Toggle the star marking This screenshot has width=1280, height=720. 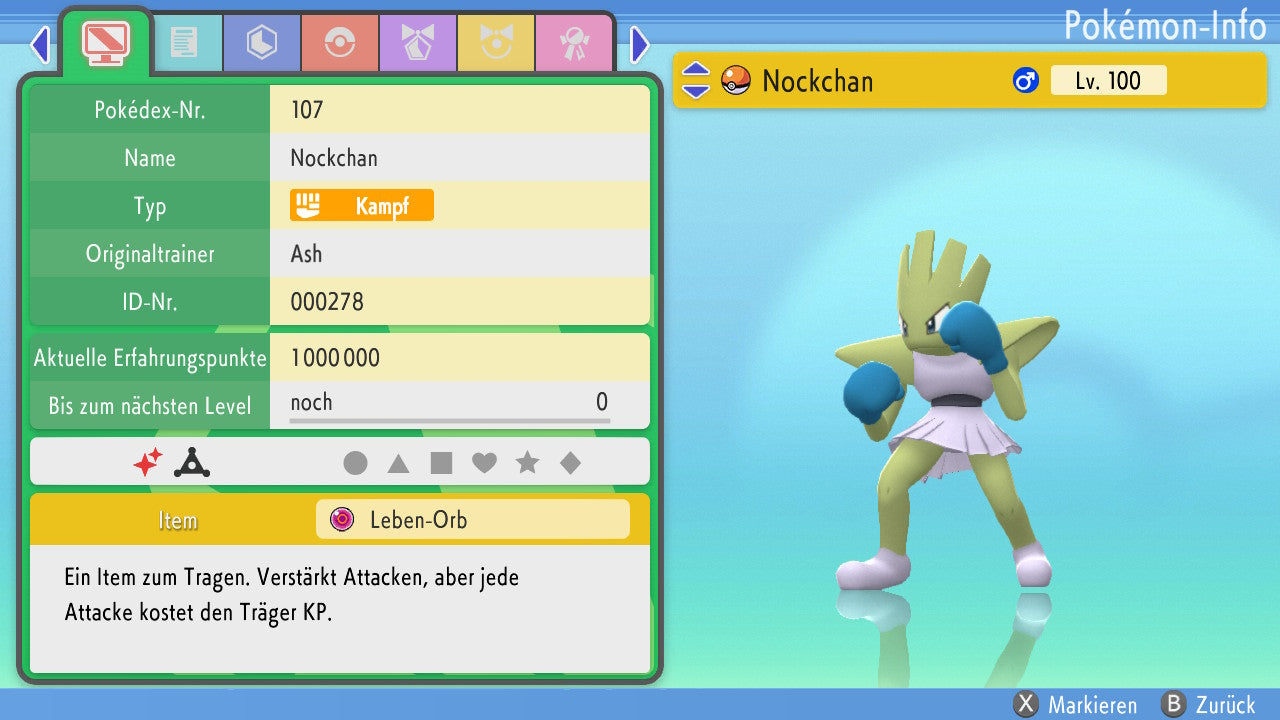527,463
